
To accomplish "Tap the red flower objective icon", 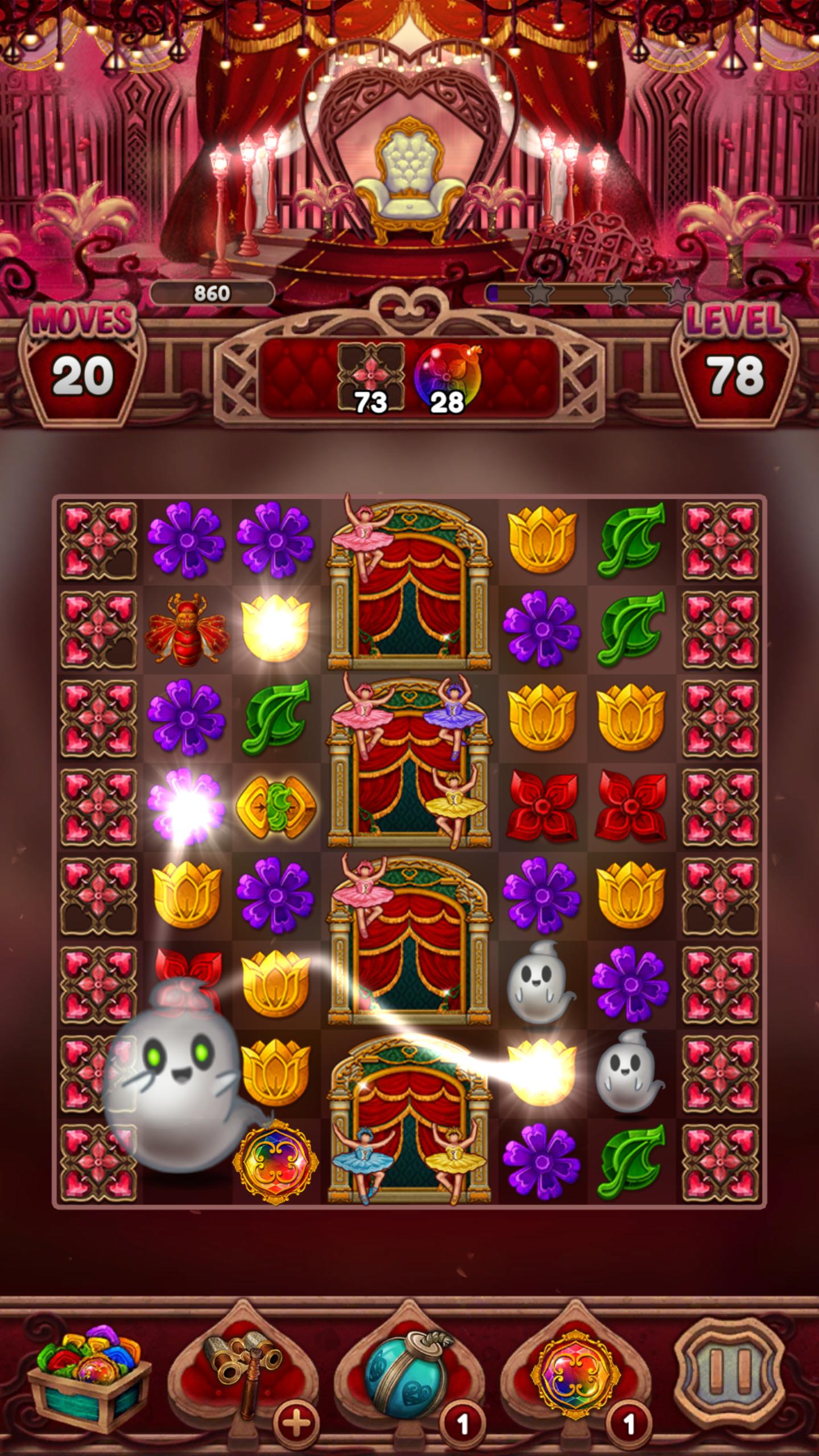I will [x=373, y=370].
